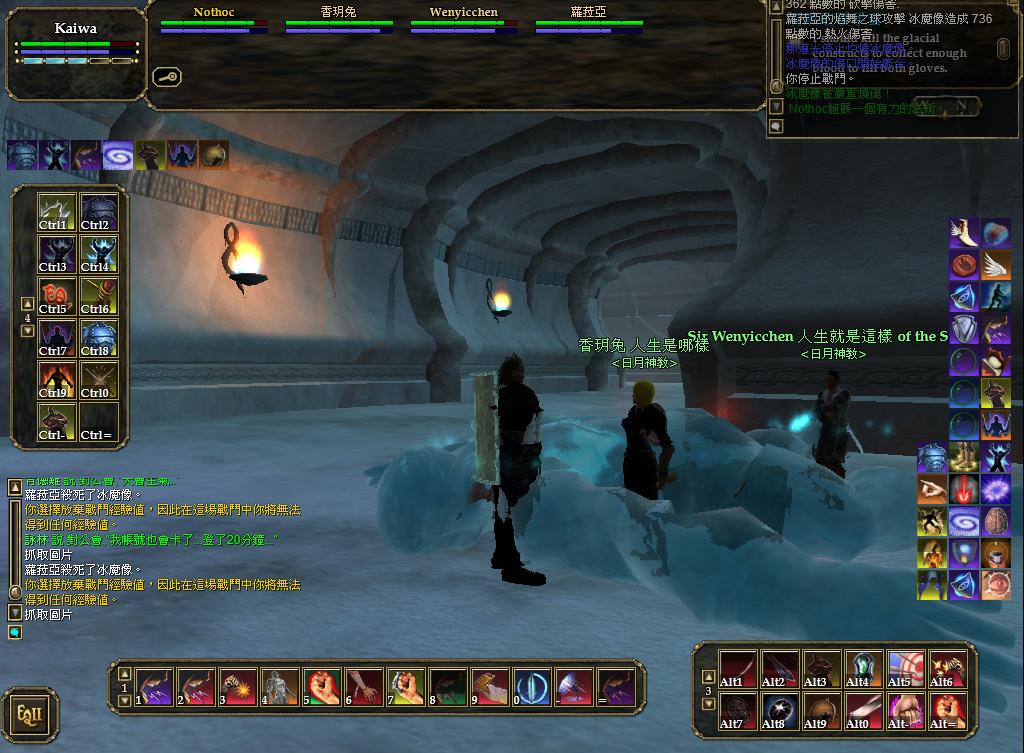Activate the exploding fist ability in slot 3
Image resolution: width=1024 pixels, height=753 pixels.
coord(239,687)
